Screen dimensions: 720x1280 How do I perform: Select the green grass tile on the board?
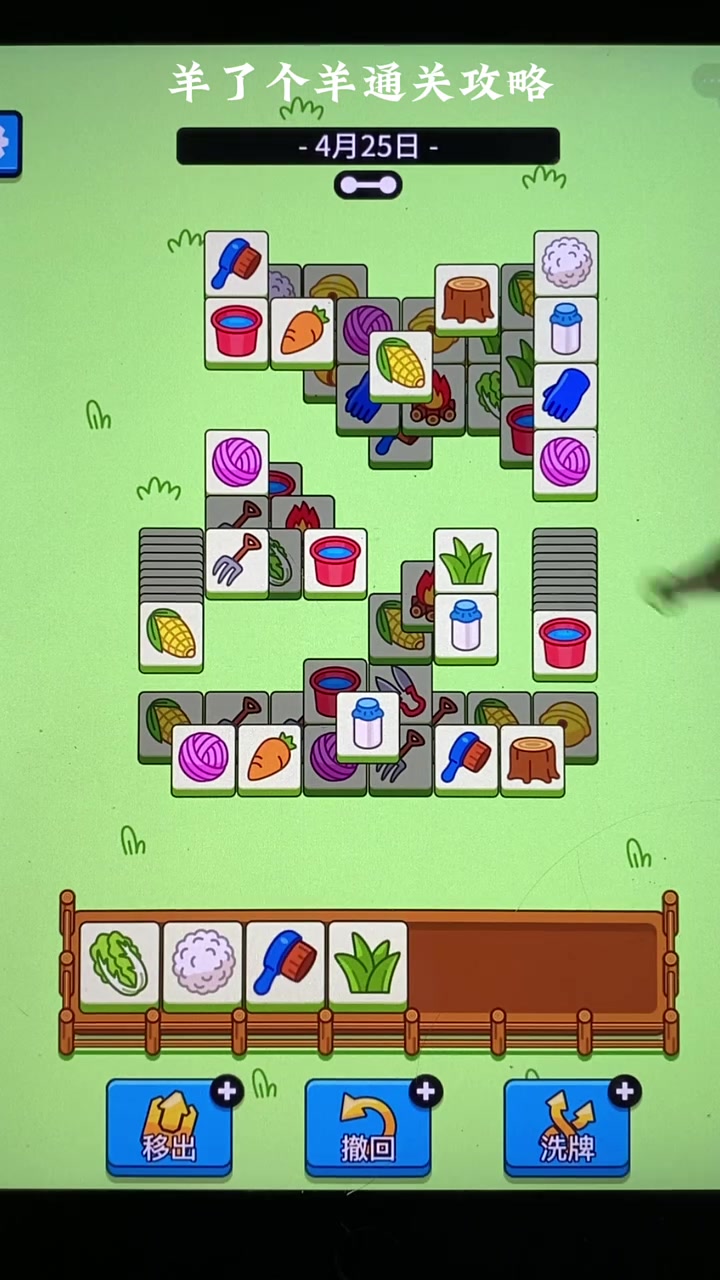click(466, 561)
